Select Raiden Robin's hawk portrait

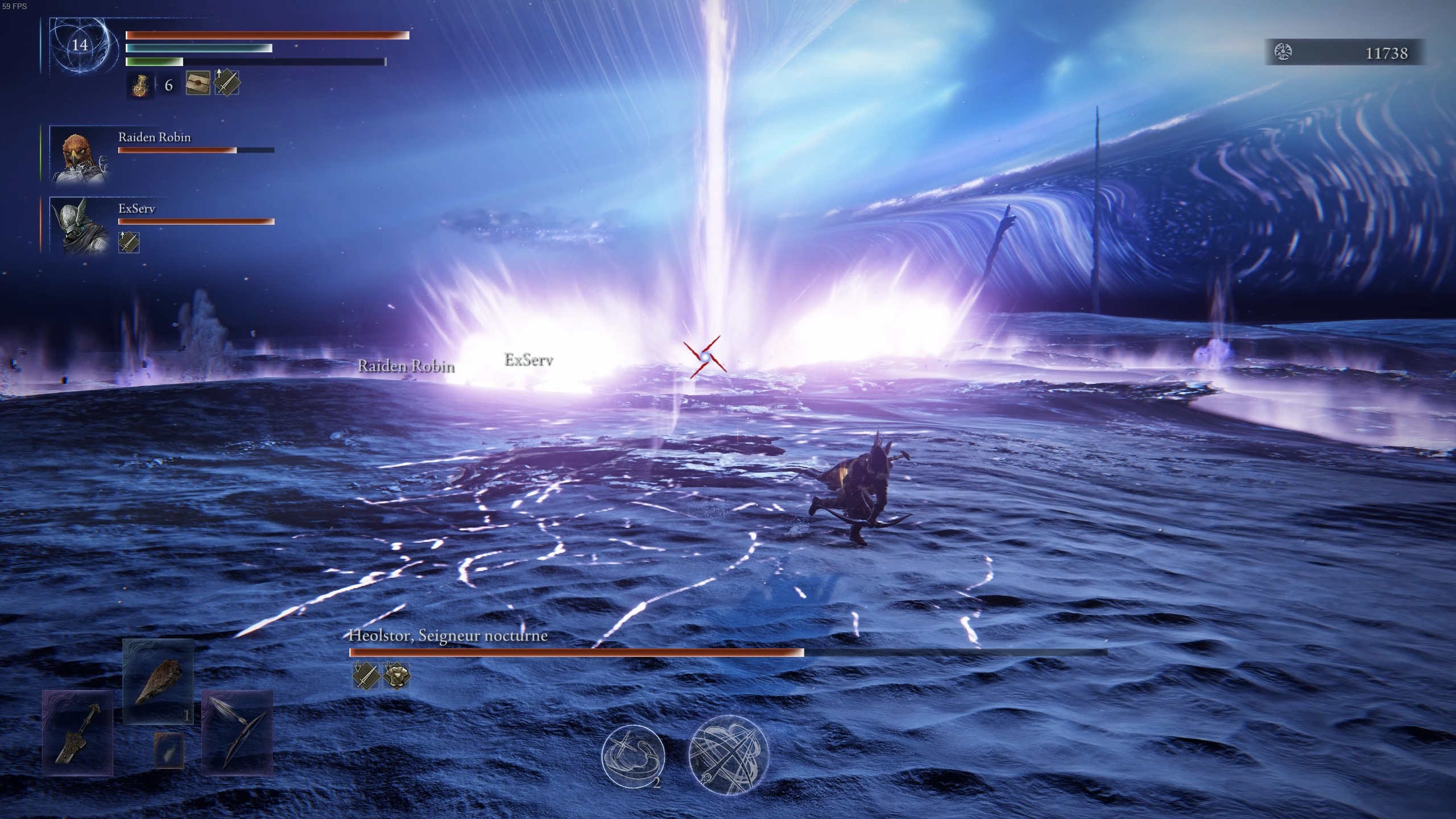(x=78, y=155)
